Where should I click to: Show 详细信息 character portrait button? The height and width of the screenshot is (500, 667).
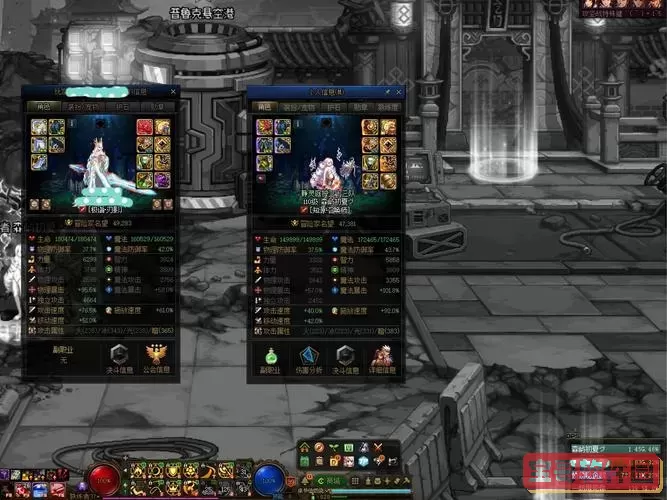[381, 357]
